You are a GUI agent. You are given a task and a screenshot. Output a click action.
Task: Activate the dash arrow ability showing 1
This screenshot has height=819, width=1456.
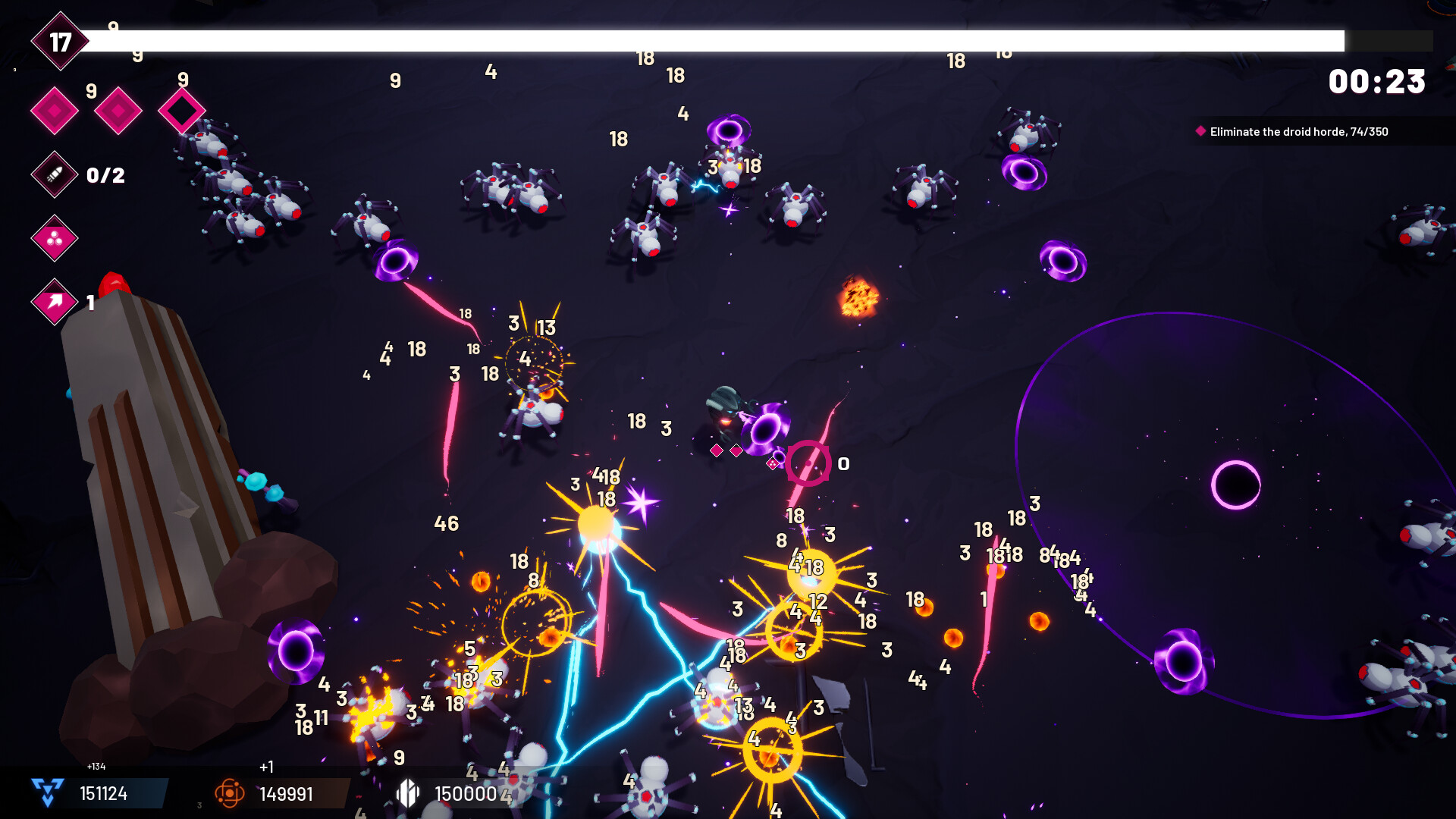pyautogui.click(x=53, y=302)
